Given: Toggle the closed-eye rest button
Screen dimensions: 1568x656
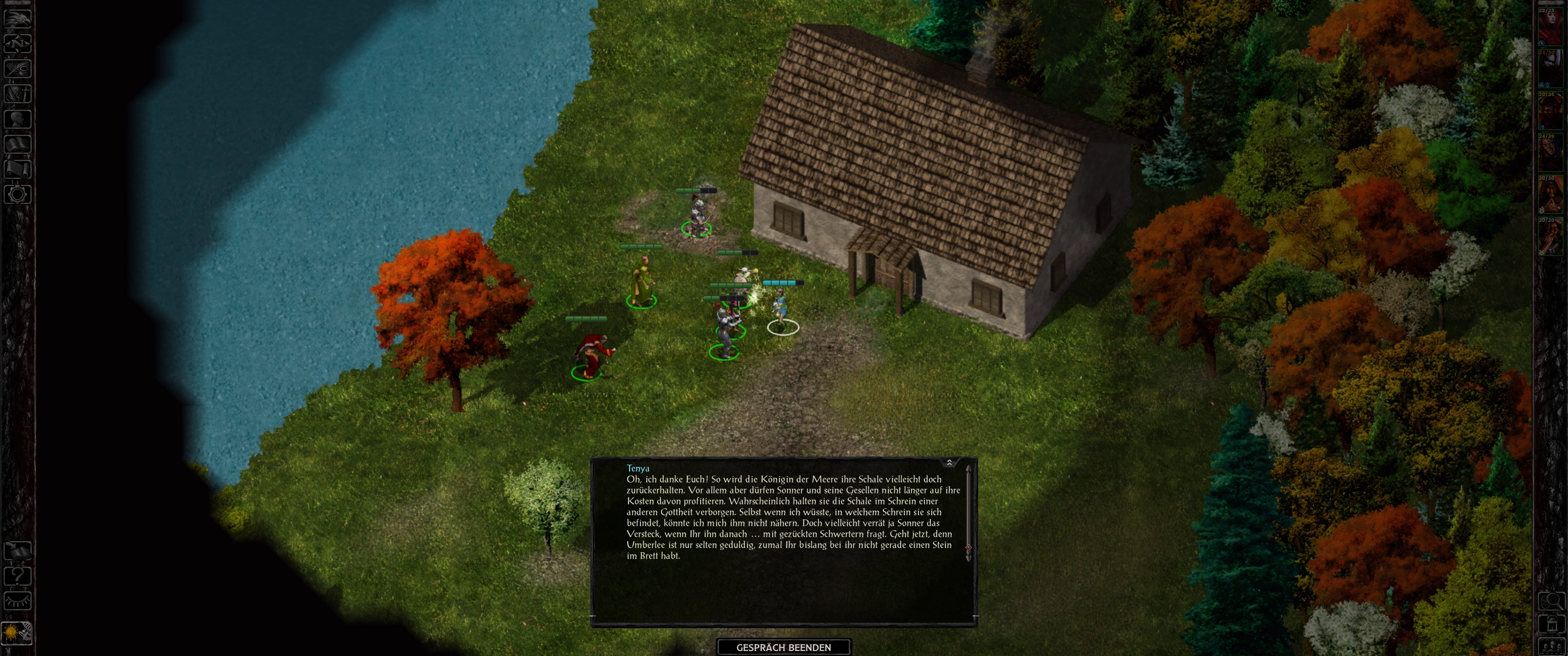Looking at the screenshot, I should coord(17,601).
